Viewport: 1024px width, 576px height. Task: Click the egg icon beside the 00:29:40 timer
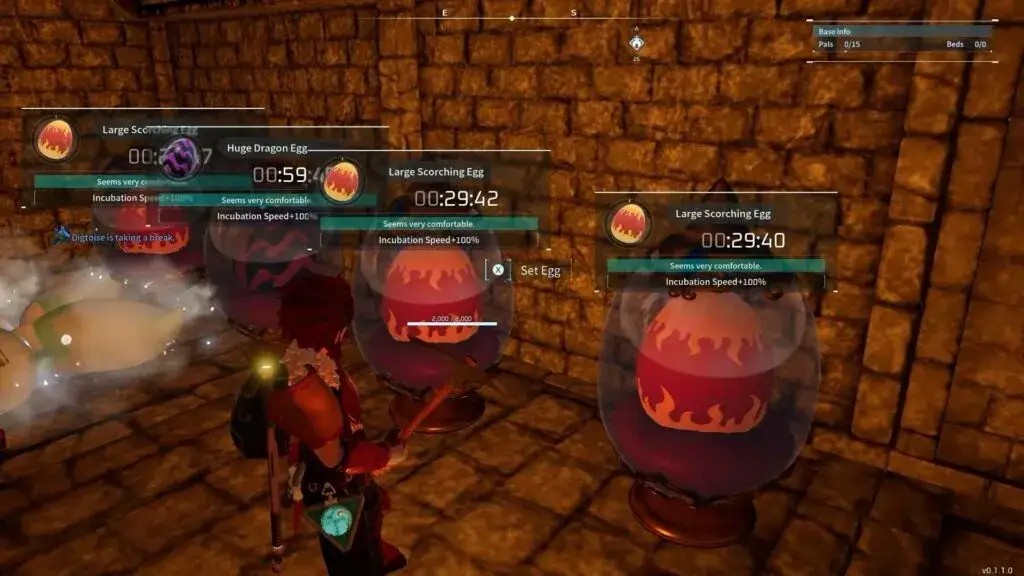tap(629, 223)
